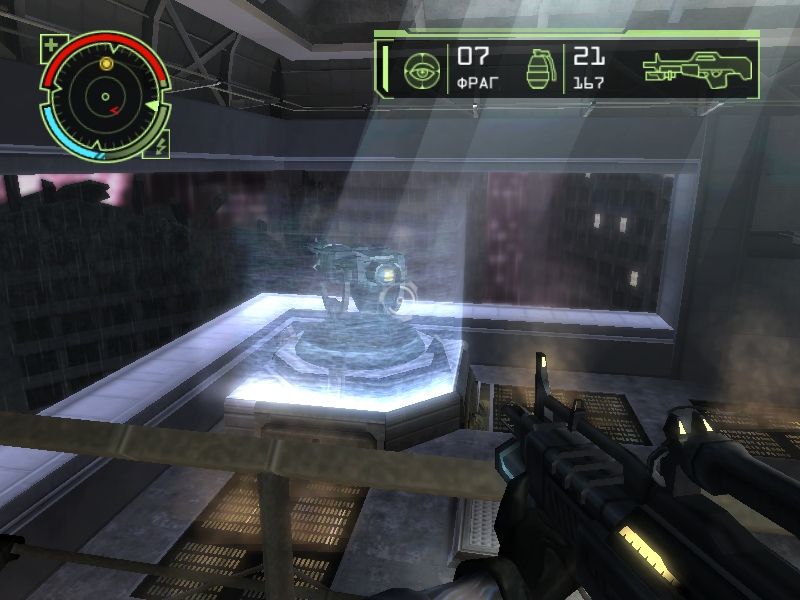Image resolution: width=800 pixels, height=600 pixels.
Task: Click the circular radar display
Action: tap(104, 97)
